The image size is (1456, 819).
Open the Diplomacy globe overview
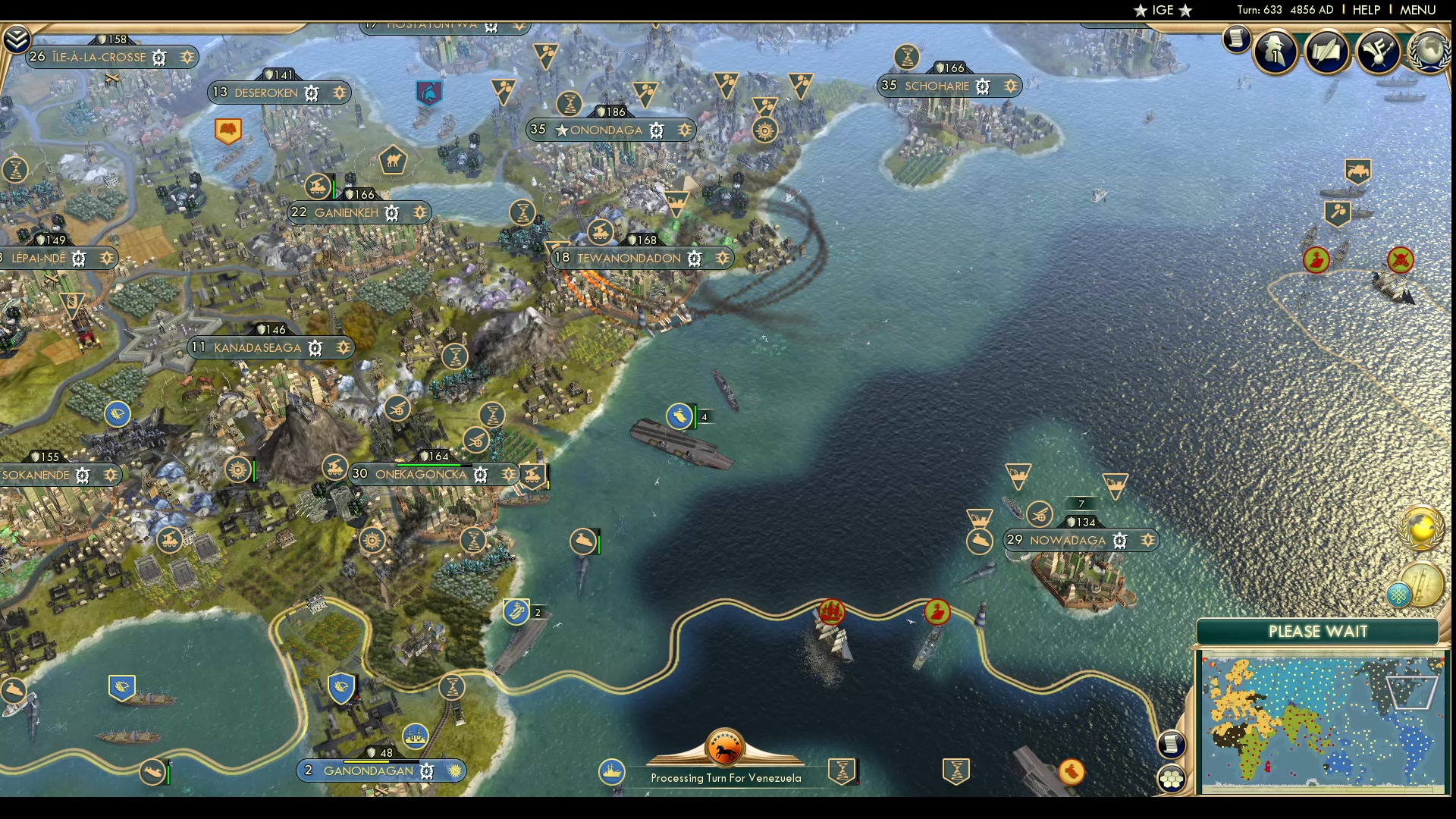pyautogui.click(x=1429, y=53)
